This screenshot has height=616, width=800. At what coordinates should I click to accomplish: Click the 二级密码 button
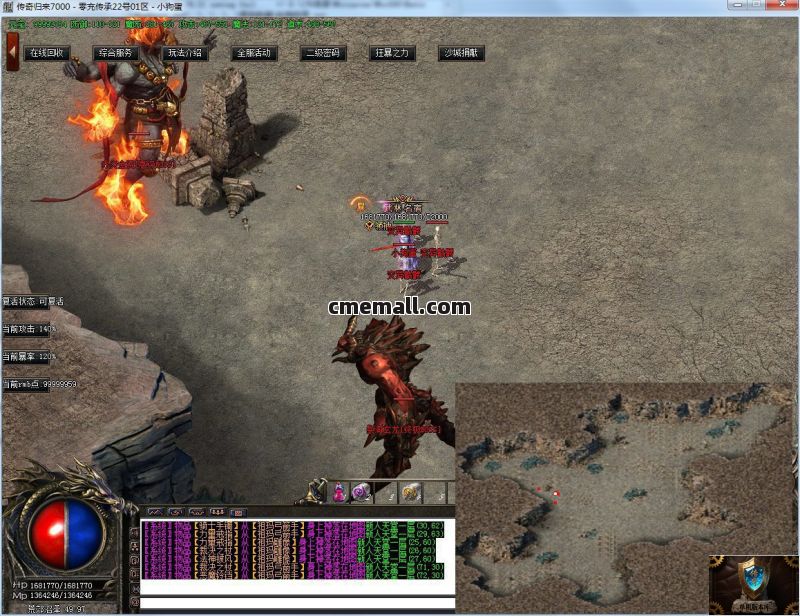(x=323, y=53)
